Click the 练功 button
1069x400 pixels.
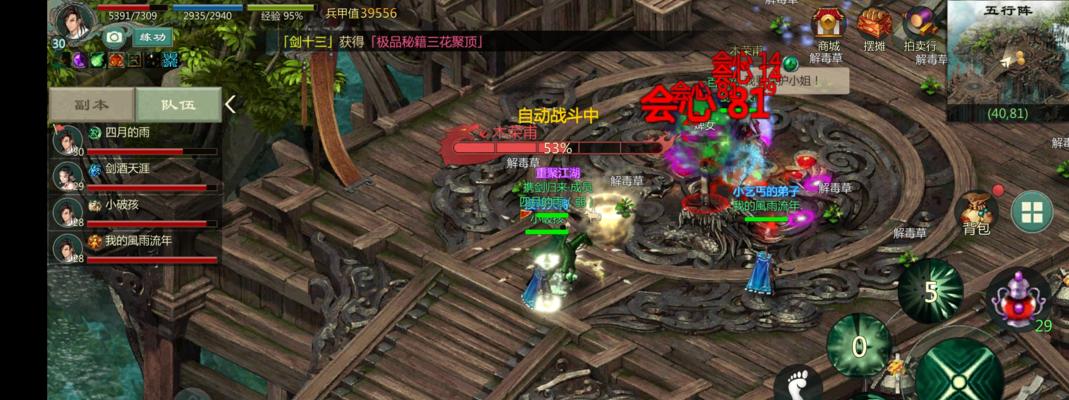coord(152,37)
